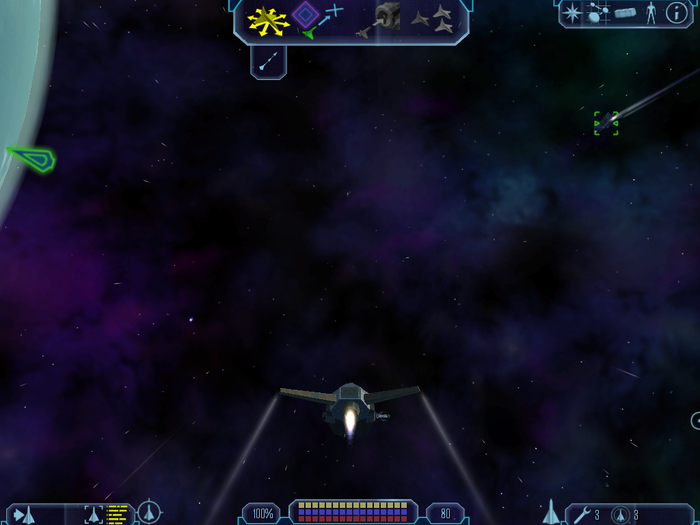The height and width of the screenshot is (525, 700).
Task: Show the info panel via the "i" icon
Action: pos(676,13)
